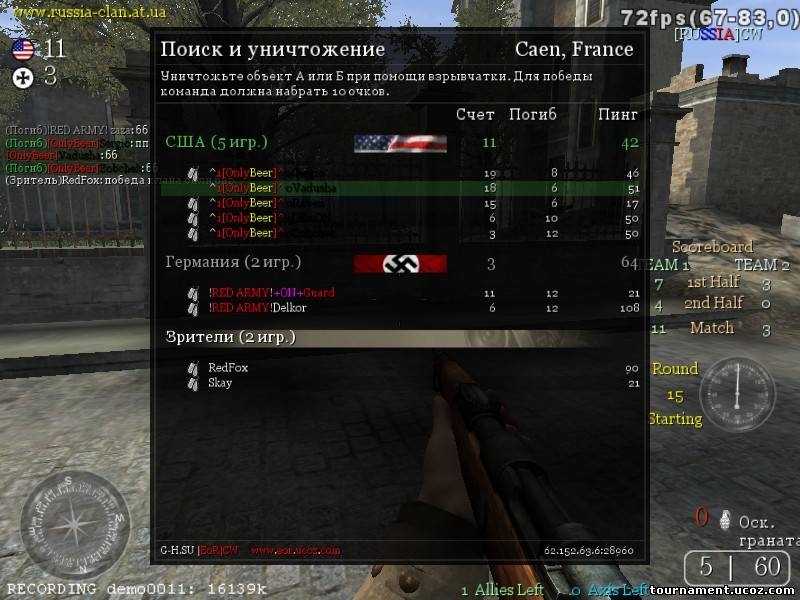Select the highlighted oVadusha player row

tap(400, 188)
